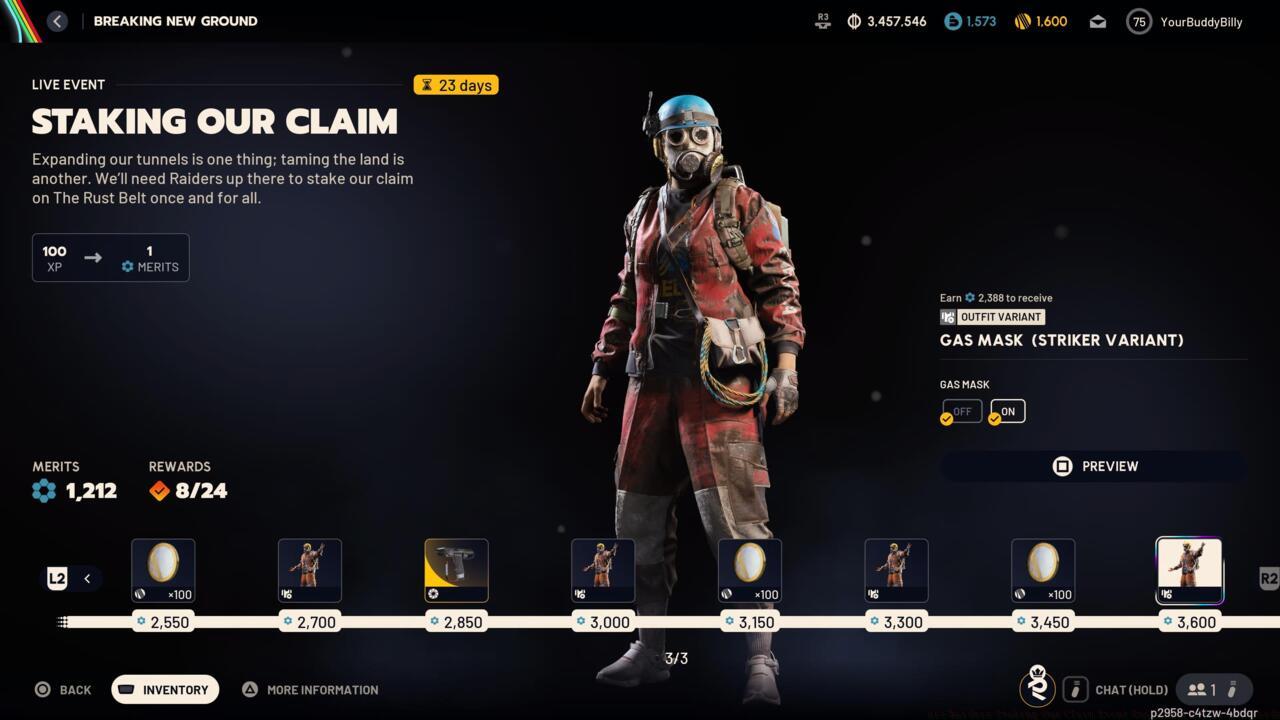Open the mailbox/inbox icon at top right
The height and width of the screenshot is (720, 1280).
[x=1097, y=20]
